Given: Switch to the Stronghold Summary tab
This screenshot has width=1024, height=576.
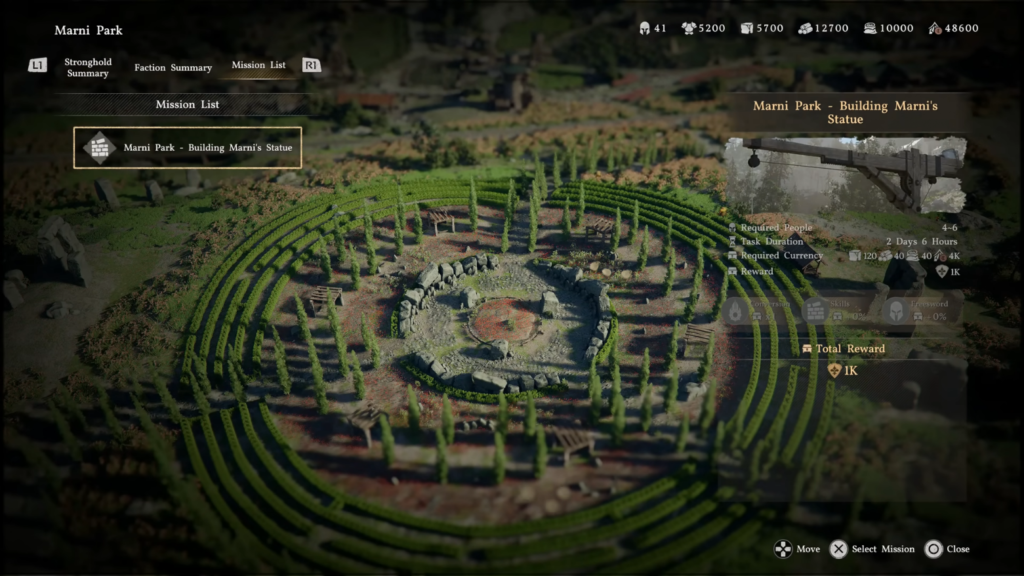Looking at the screenshot, I should click(x=88, y=68).
